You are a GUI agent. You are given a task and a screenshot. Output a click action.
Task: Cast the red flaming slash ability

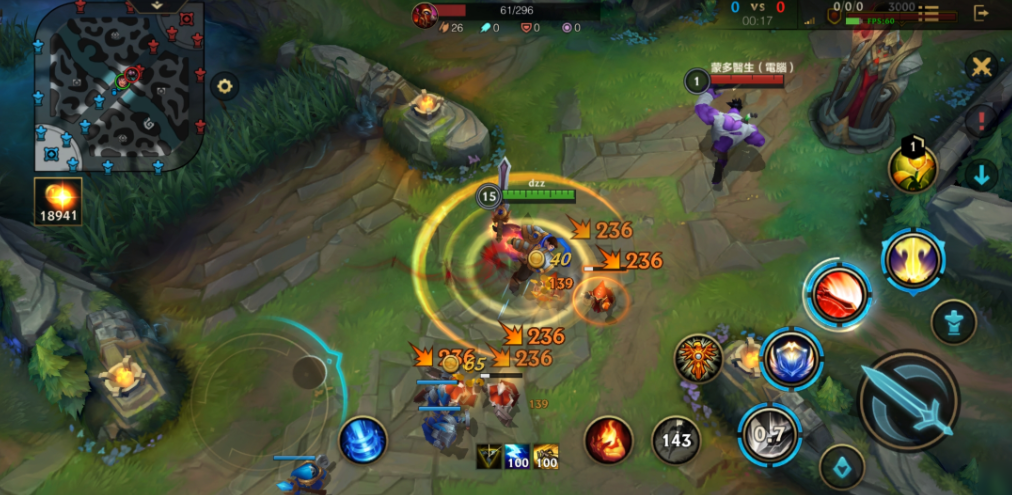point(839,295)
